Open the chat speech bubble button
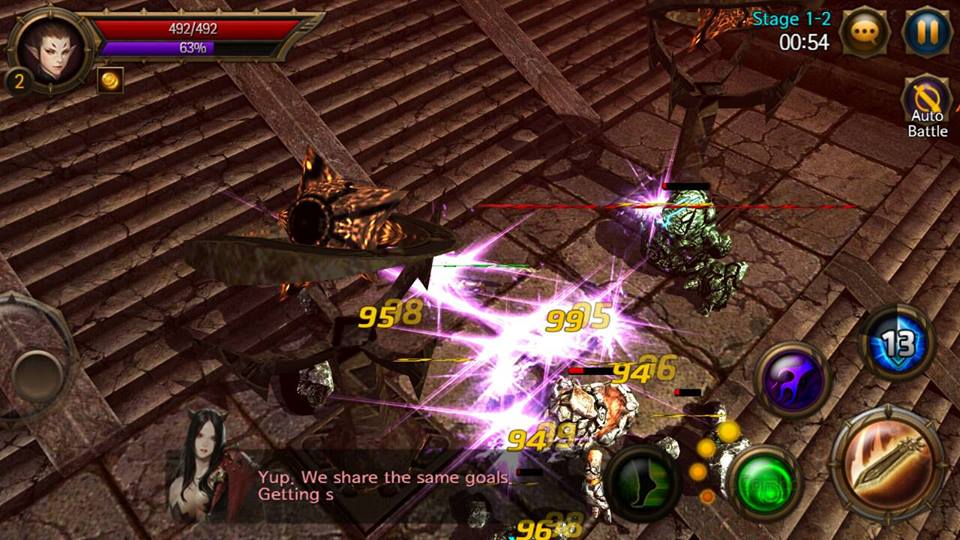This screenshot has width=960, height=540. [x=865, y=33]
